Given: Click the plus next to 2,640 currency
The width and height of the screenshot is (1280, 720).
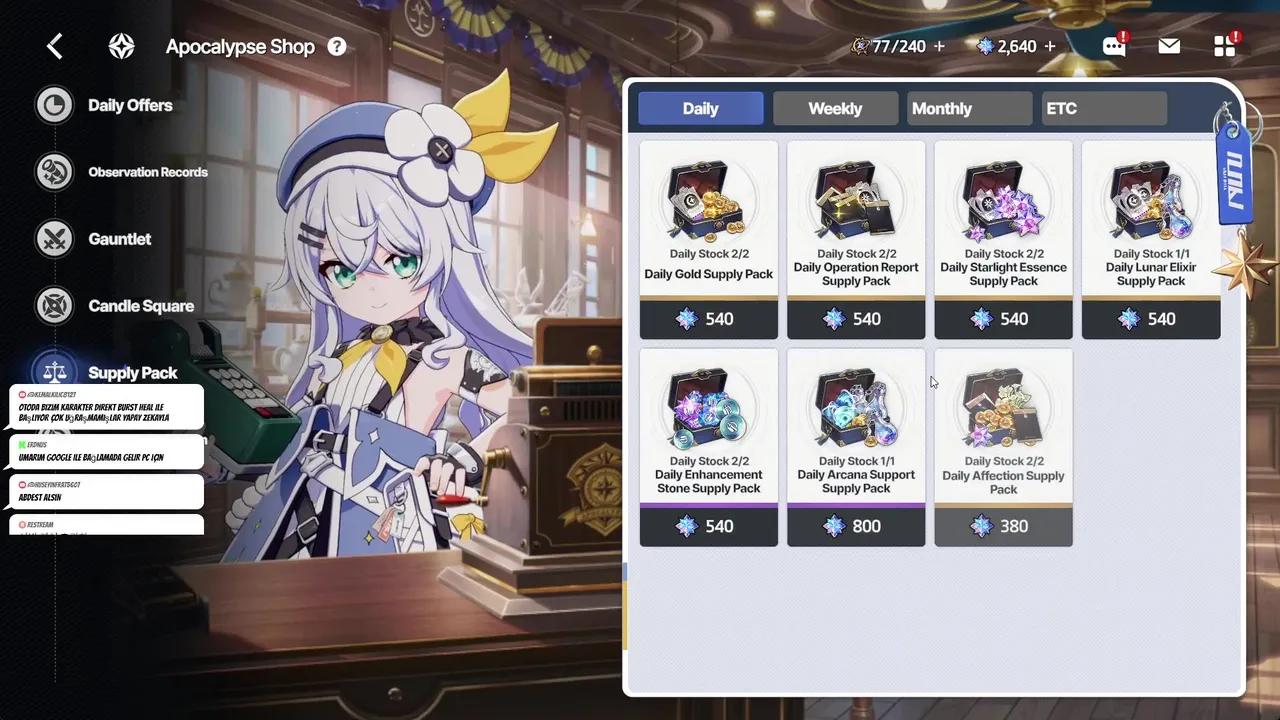Looking at the screenshot, I should 1048,45.
